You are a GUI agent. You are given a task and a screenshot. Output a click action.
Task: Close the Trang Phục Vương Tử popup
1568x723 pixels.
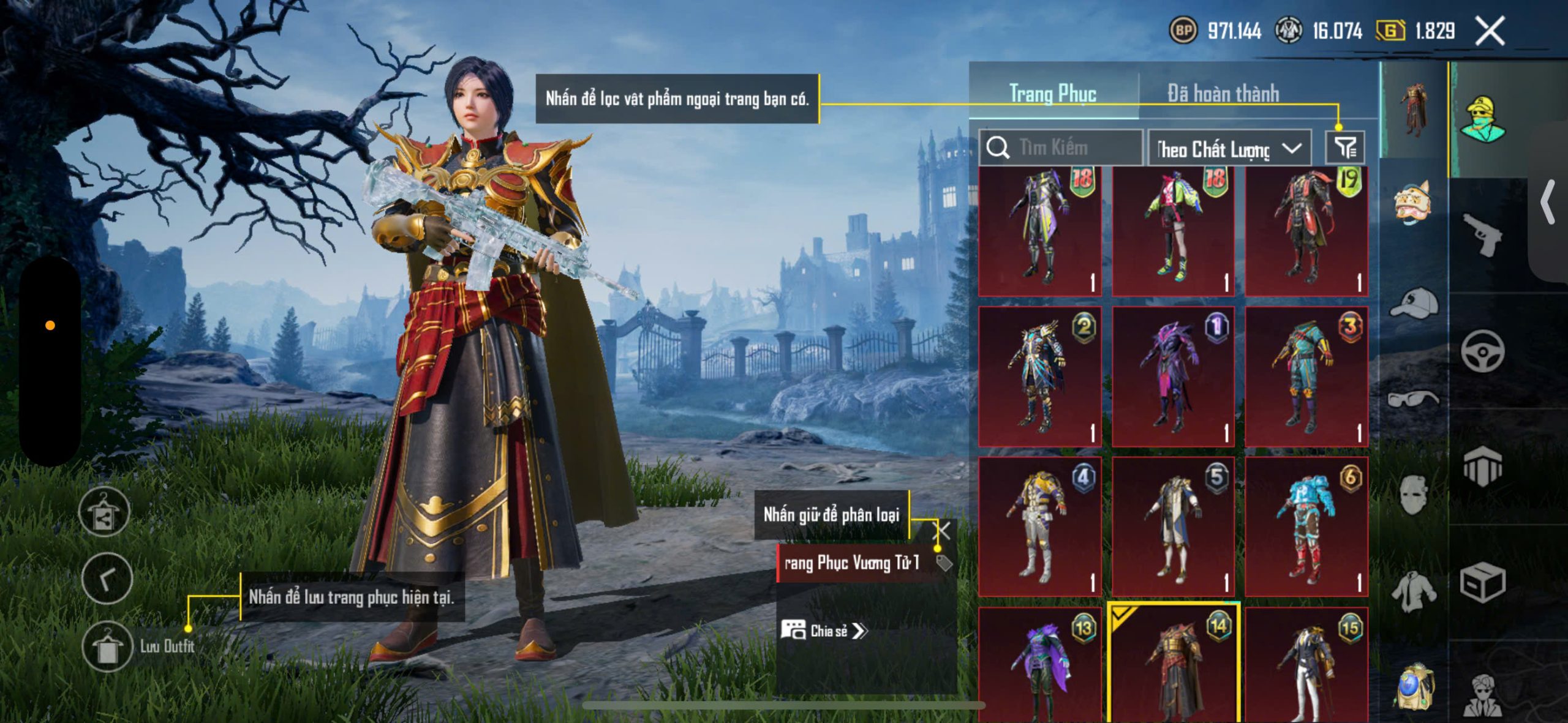[x=941, y=531]
